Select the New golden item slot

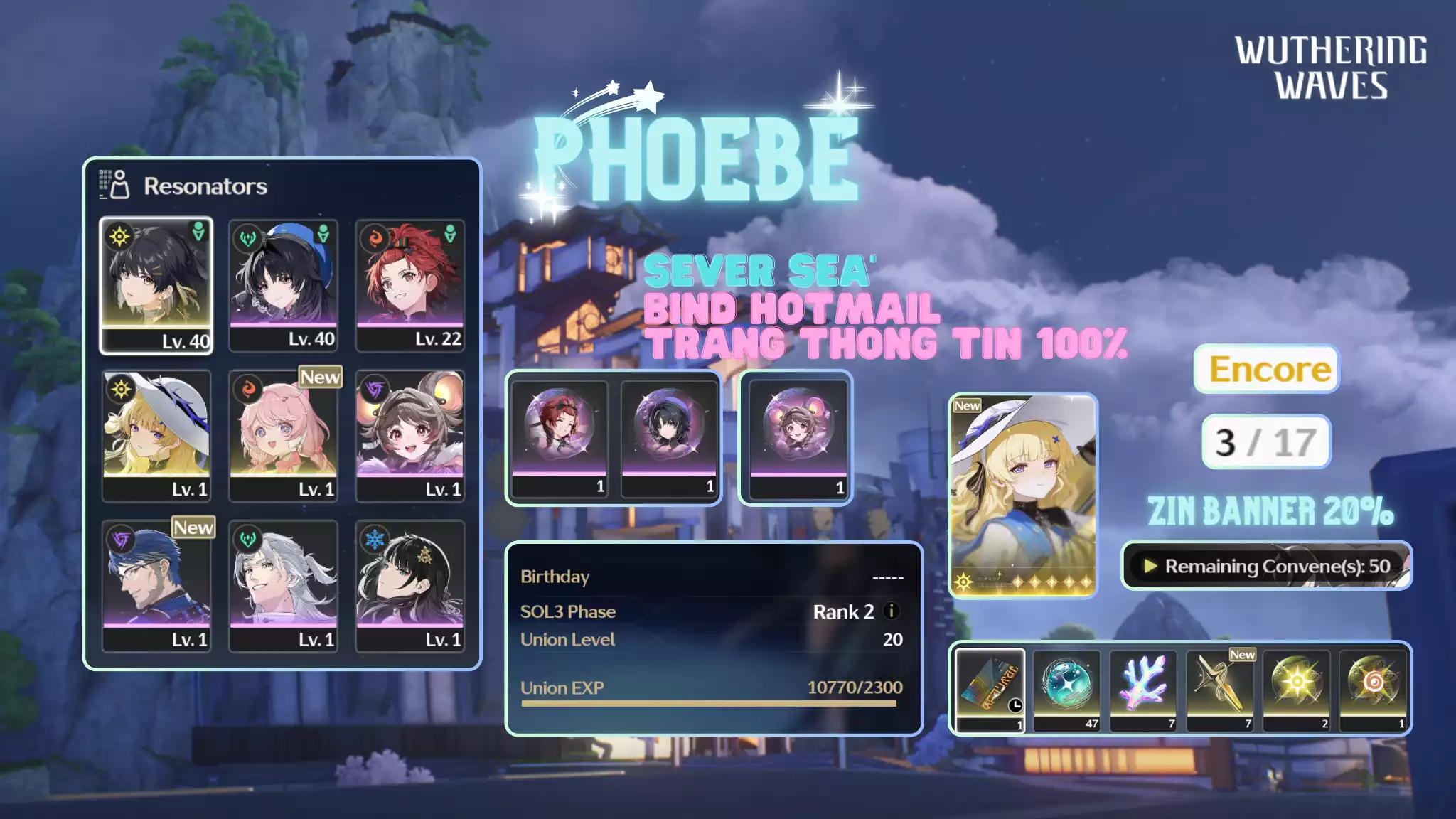(1220, 688)
